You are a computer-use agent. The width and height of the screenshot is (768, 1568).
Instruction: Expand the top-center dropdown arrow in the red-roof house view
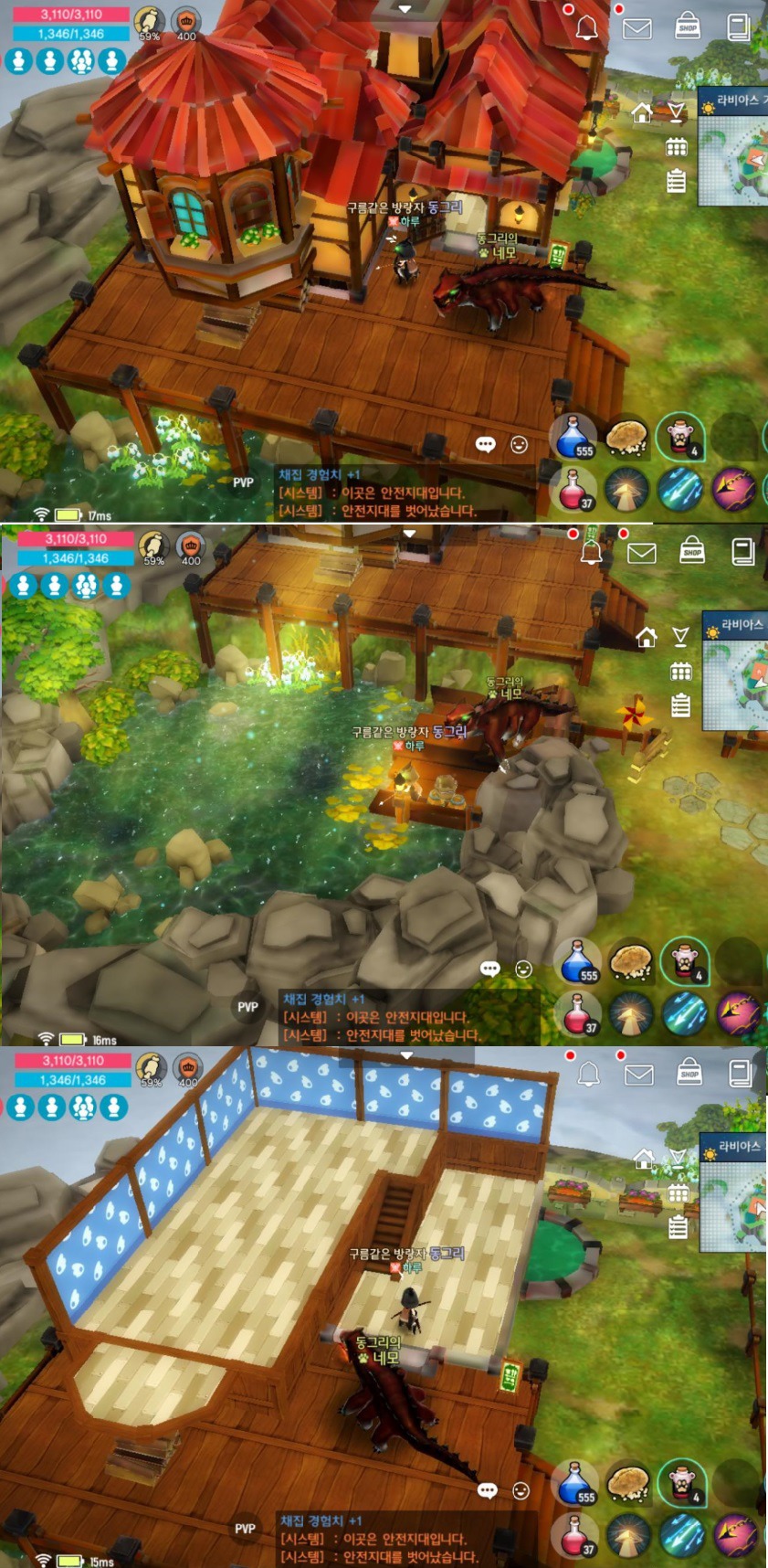pyautogui.click(x=405, y=9)
